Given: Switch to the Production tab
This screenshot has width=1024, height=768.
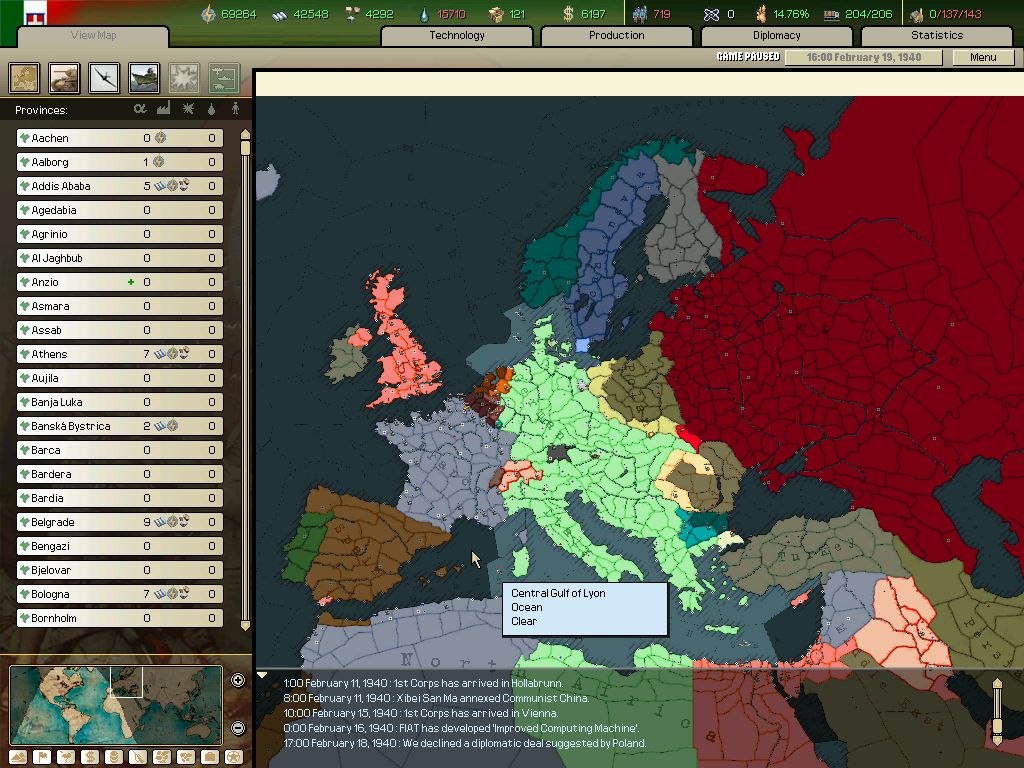Looking at the screenshot, I should pos(617,35).
